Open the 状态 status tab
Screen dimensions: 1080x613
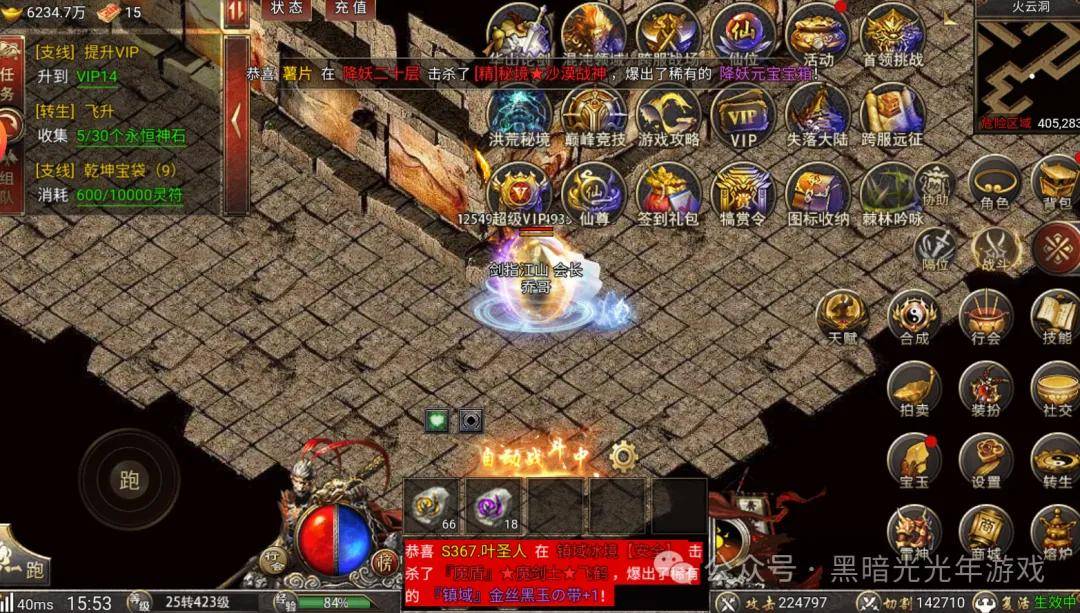pyautogui.click(x=287, y=8)
